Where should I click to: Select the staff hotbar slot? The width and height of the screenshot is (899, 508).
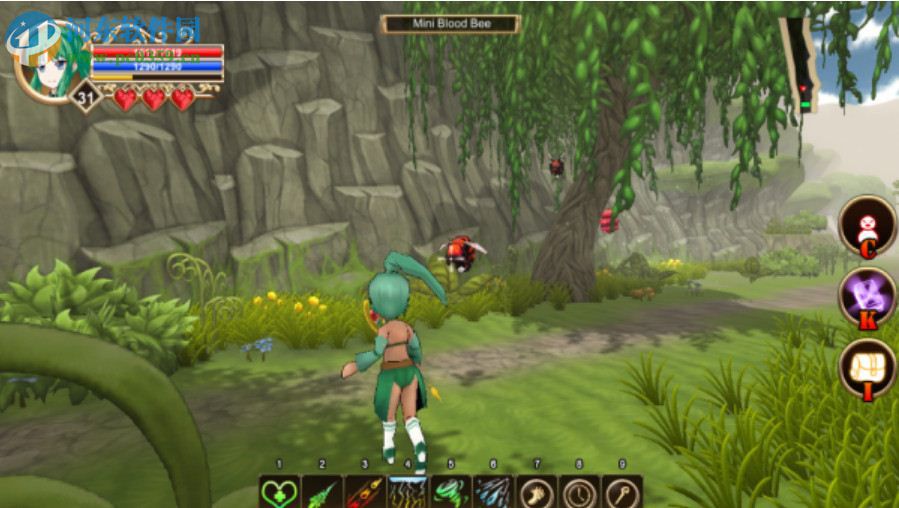[622, 492]
